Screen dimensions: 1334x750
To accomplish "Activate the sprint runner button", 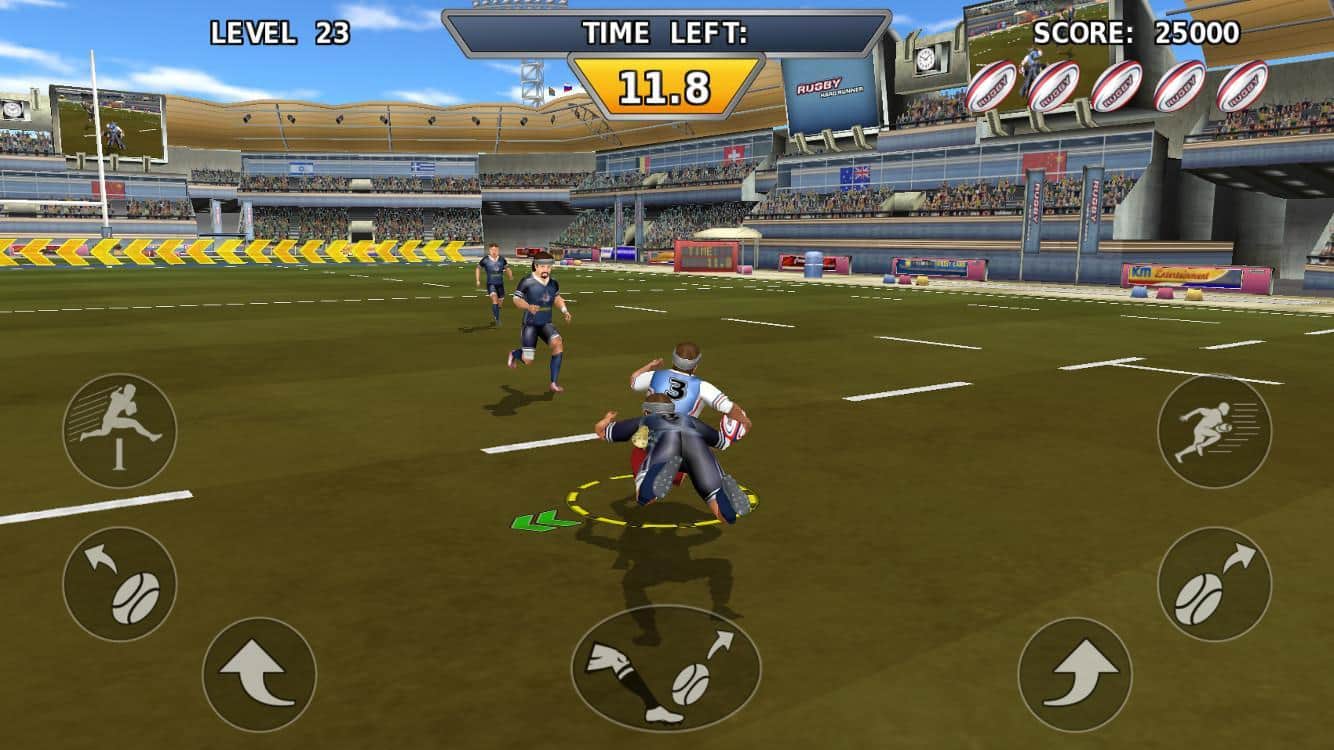I will (1214, 431).
